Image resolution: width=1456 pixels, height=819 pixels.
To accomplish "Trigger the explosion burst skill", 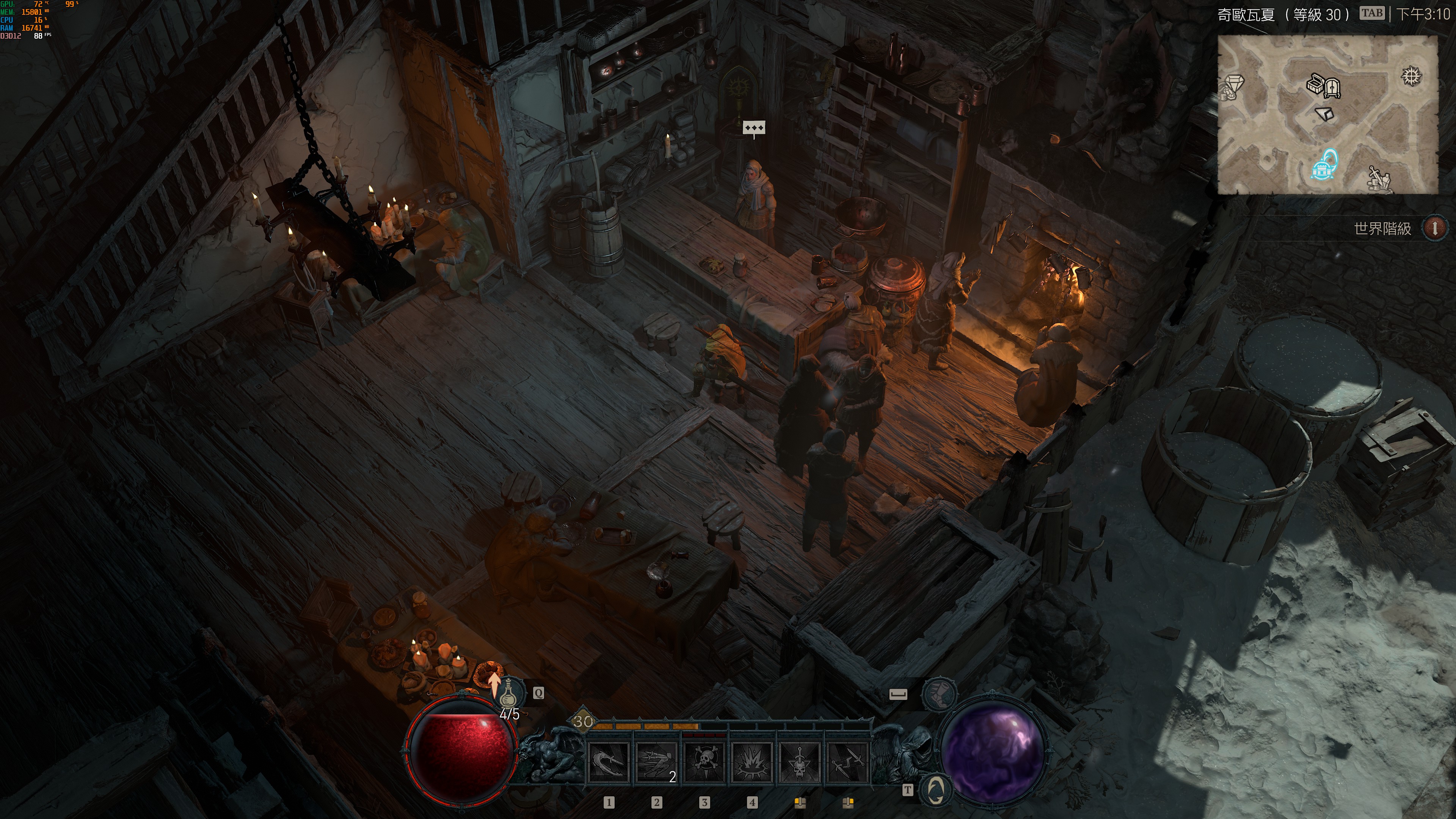I will point(752,763).
